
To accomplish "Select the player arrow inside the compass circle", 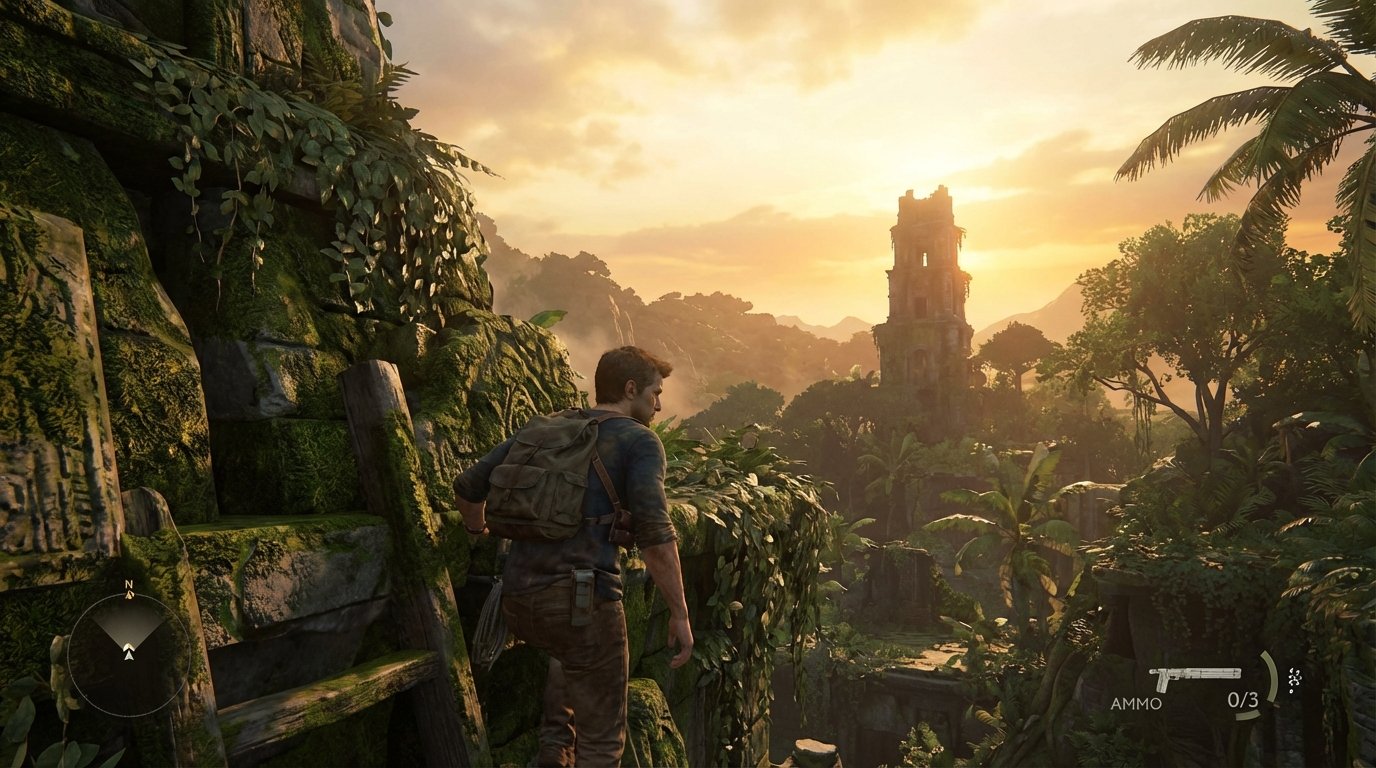I will click(x=128, y=654).
